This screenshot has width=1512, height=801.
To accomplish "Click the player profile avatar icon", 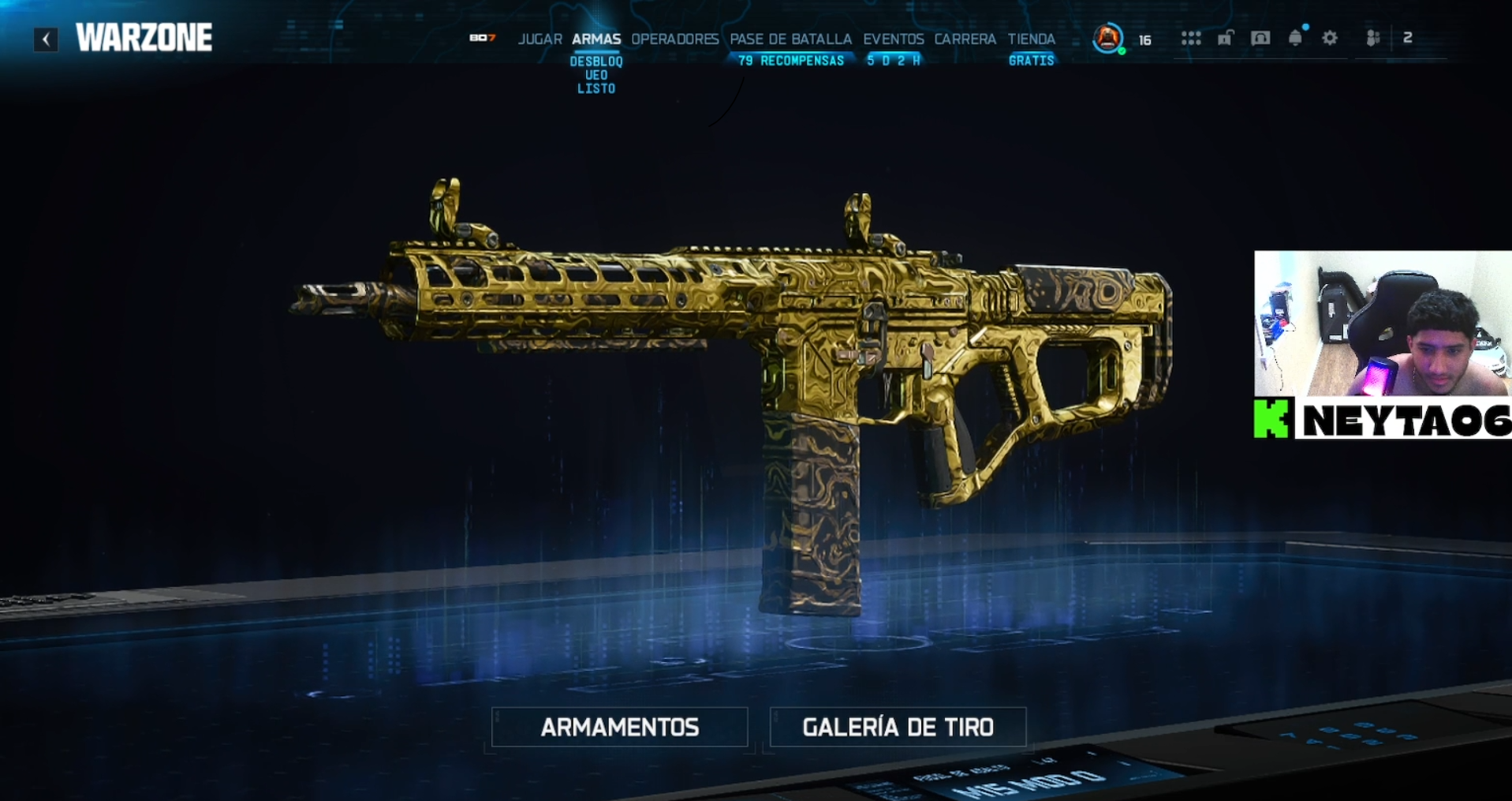I will click(x=1107, y=38).
